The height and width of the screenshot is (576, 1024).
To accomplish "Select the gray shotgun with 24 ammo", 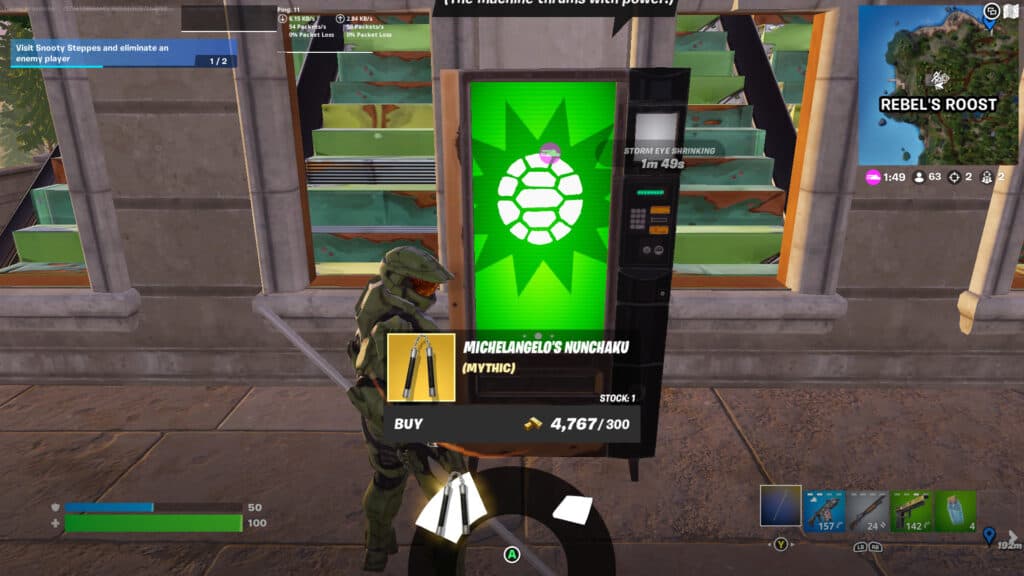I will point(868,509).
